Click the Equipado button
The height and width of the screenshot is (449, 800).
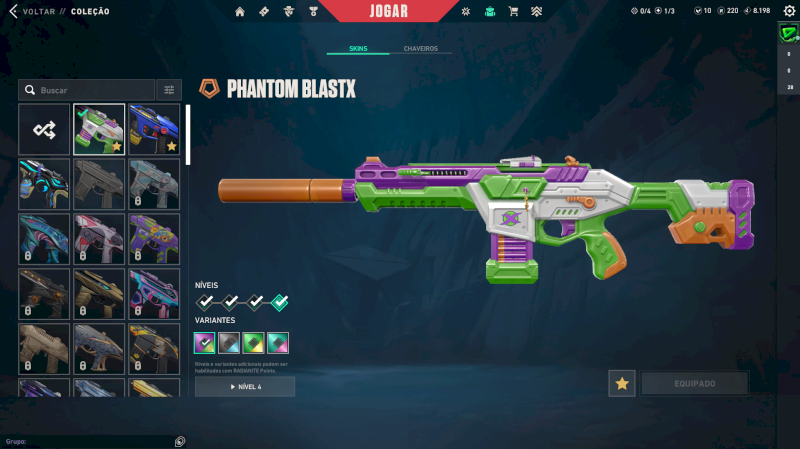coord(694,383)
